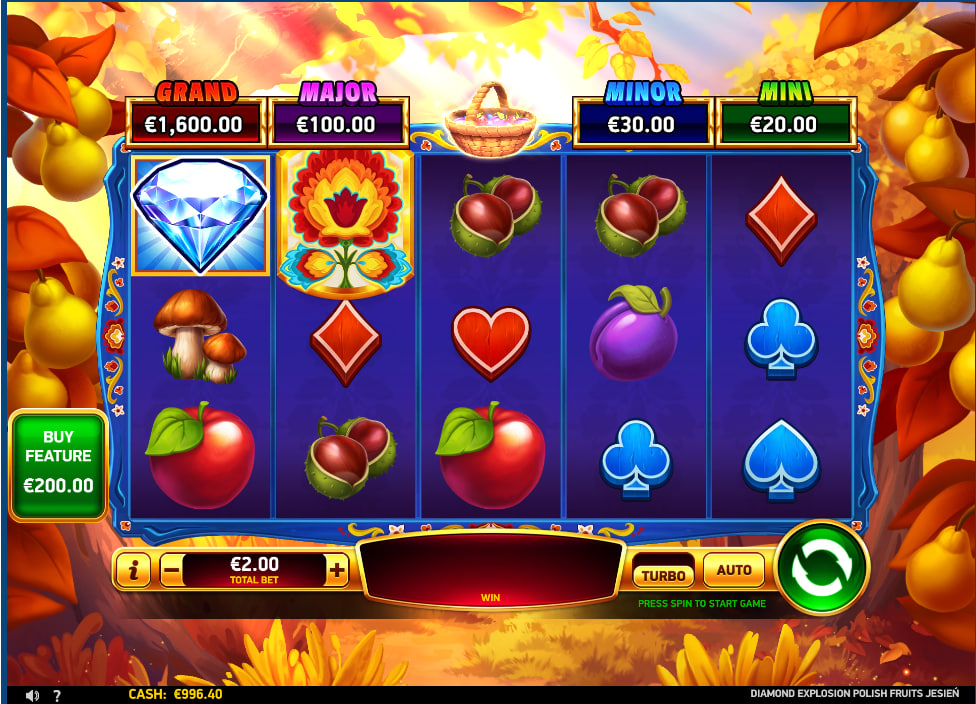This screenshot has height=704, width=976.
Task: Increase total bet with the plus button
Action: click(337, 571)
